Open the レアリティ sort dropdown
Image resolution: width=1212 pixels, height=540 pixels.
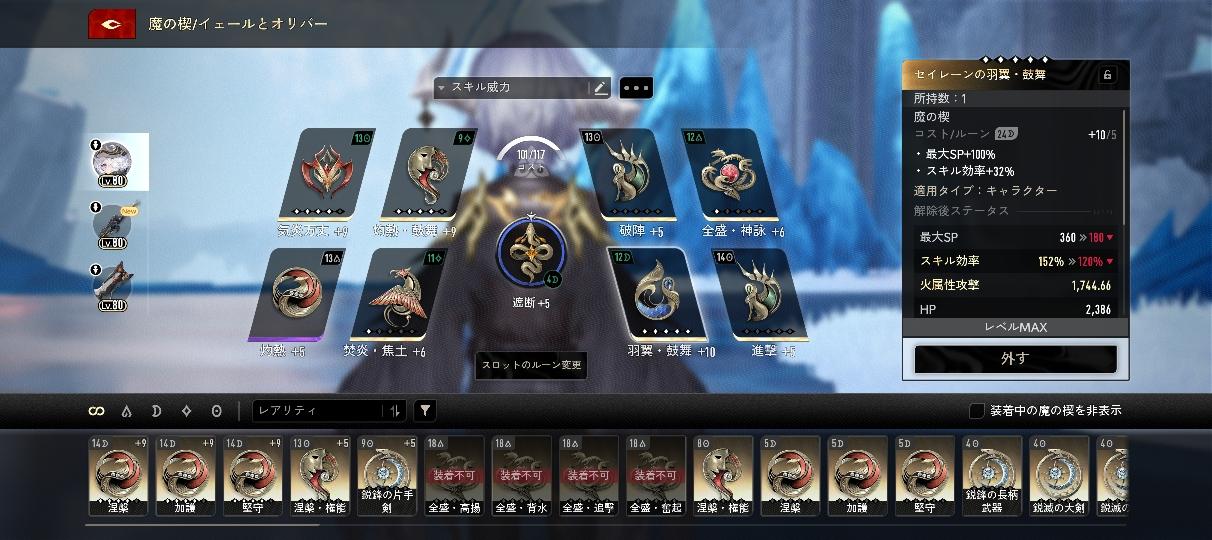328,410
